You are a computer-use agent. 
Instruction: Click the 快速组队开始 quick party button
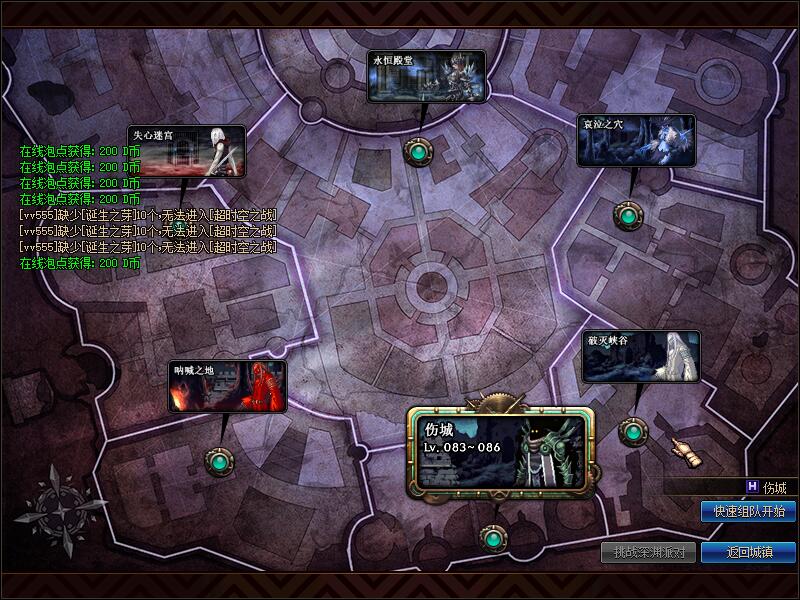[748, 512]
